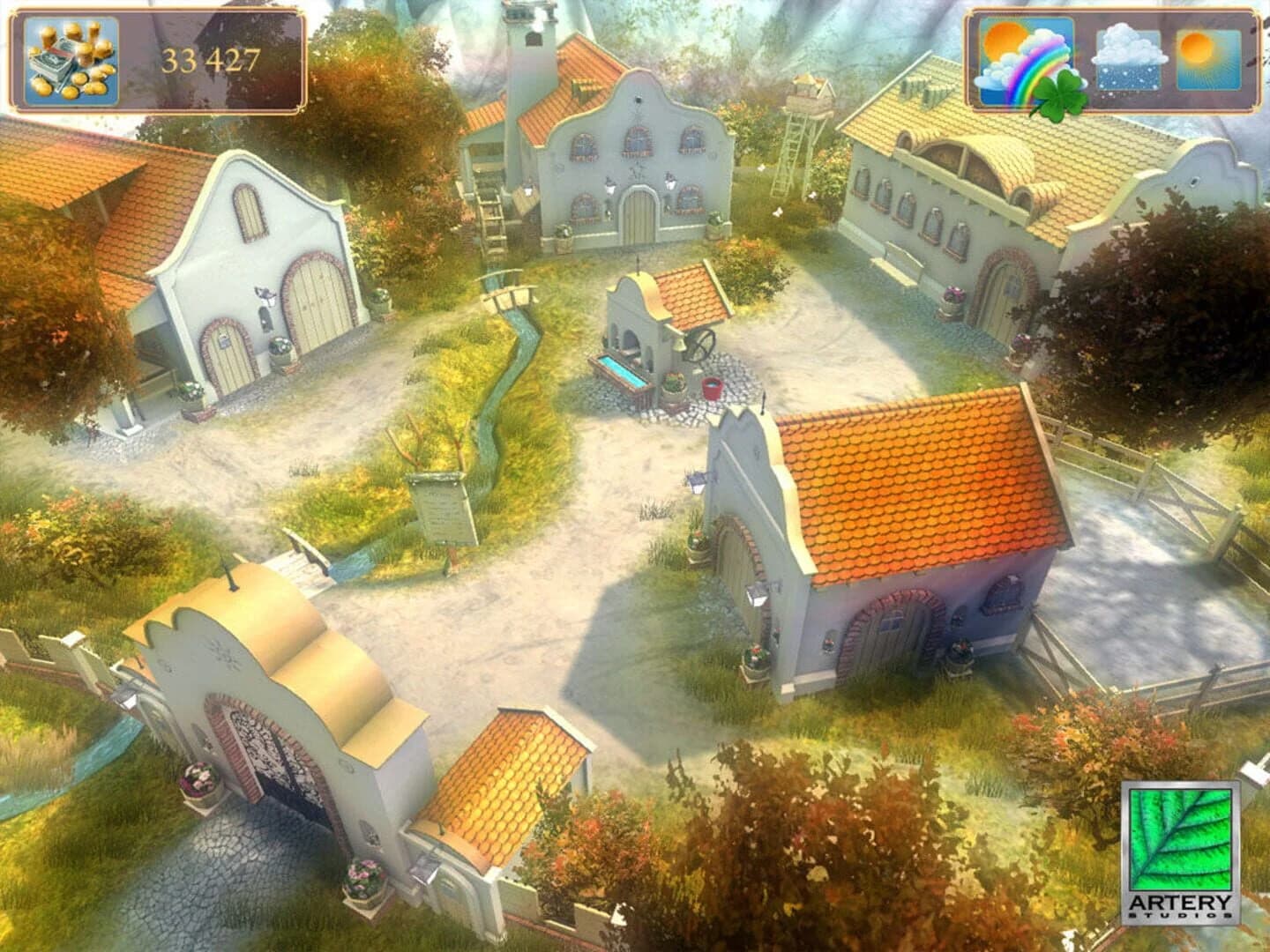Viewport: 1270px width, 952px height.
Task: Click the 33 427 money amount display
Action: (x=209, y=60)
